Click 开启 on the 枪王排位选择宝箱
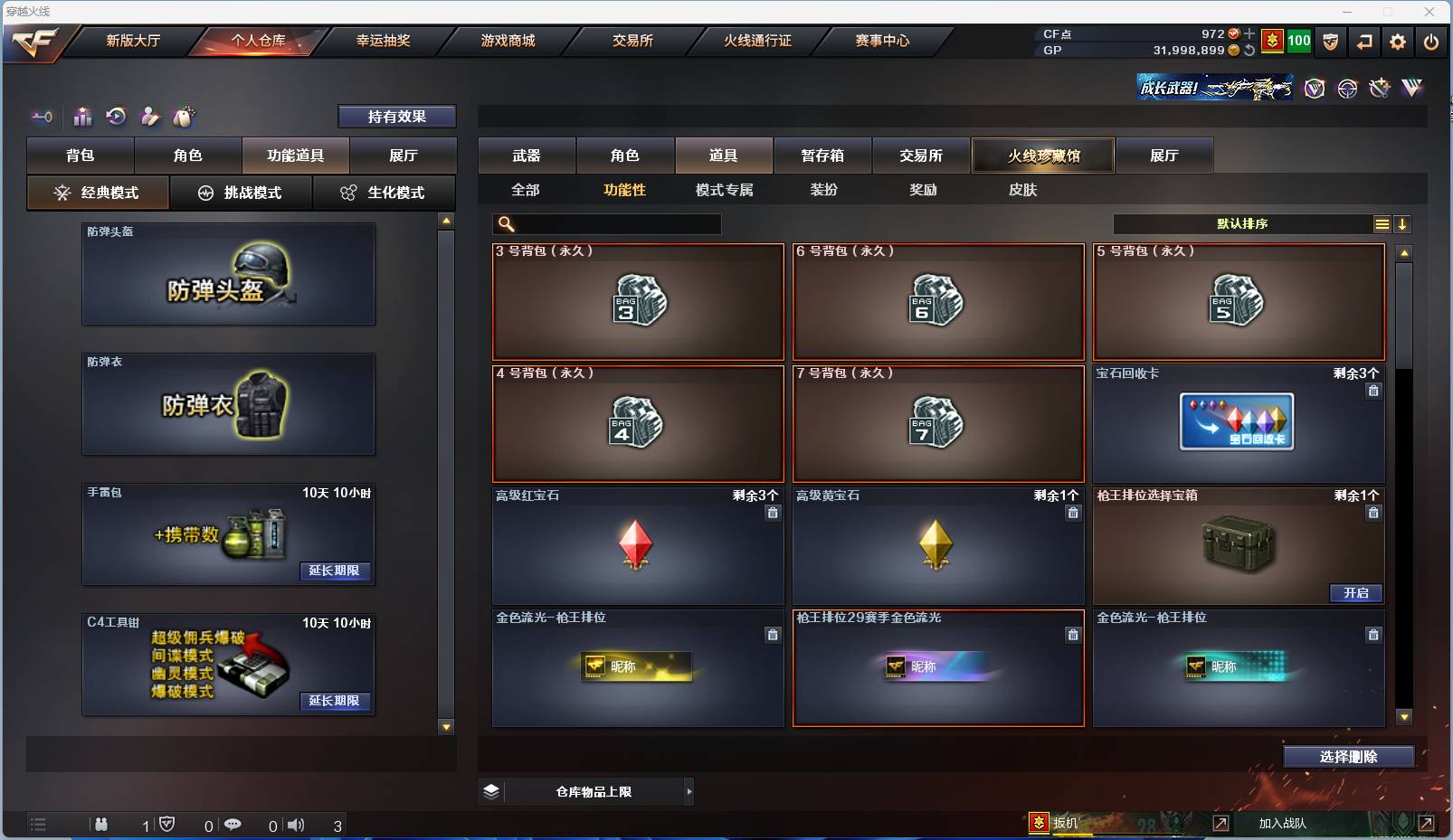Screen dimensions: 1453x840 (x=1356, y=593)
